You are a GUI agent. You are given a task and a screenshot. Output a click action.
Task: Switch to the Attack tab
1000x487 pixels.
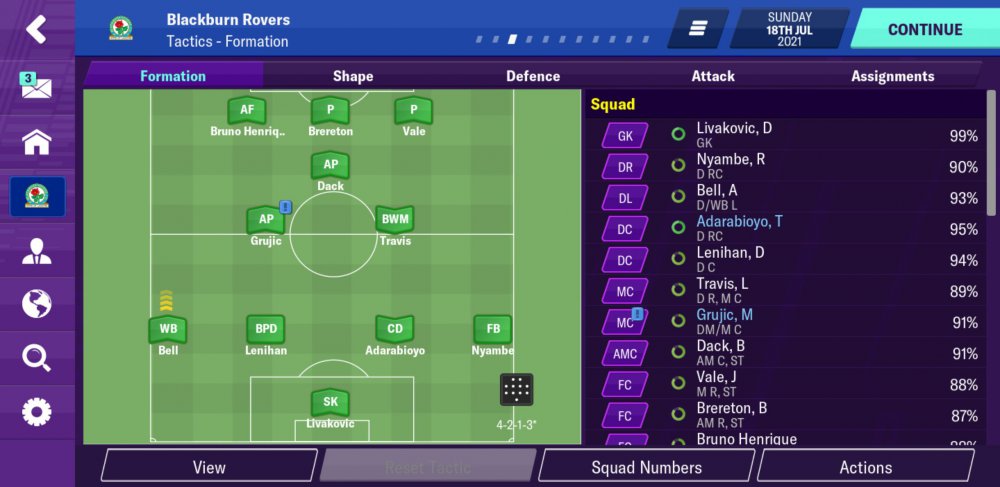(x=713, y=76)
